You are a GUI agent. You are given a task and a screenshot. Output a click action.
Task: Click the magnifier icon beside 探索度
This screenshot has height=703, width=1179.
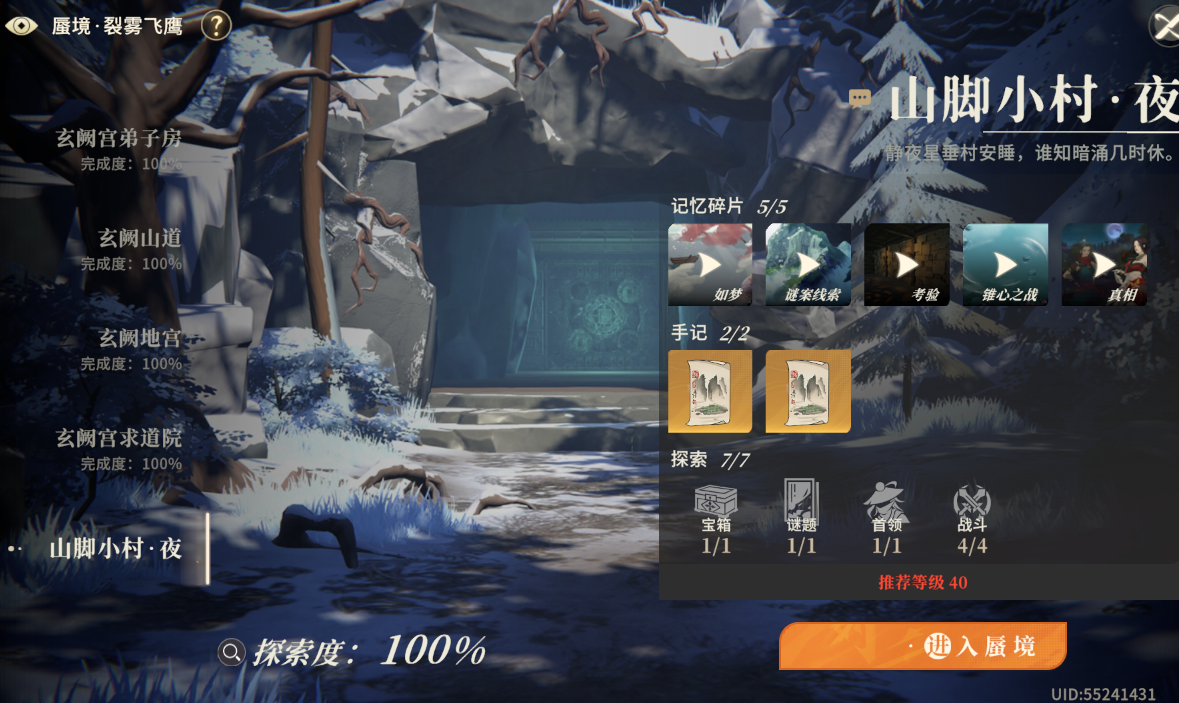(231, 653)
